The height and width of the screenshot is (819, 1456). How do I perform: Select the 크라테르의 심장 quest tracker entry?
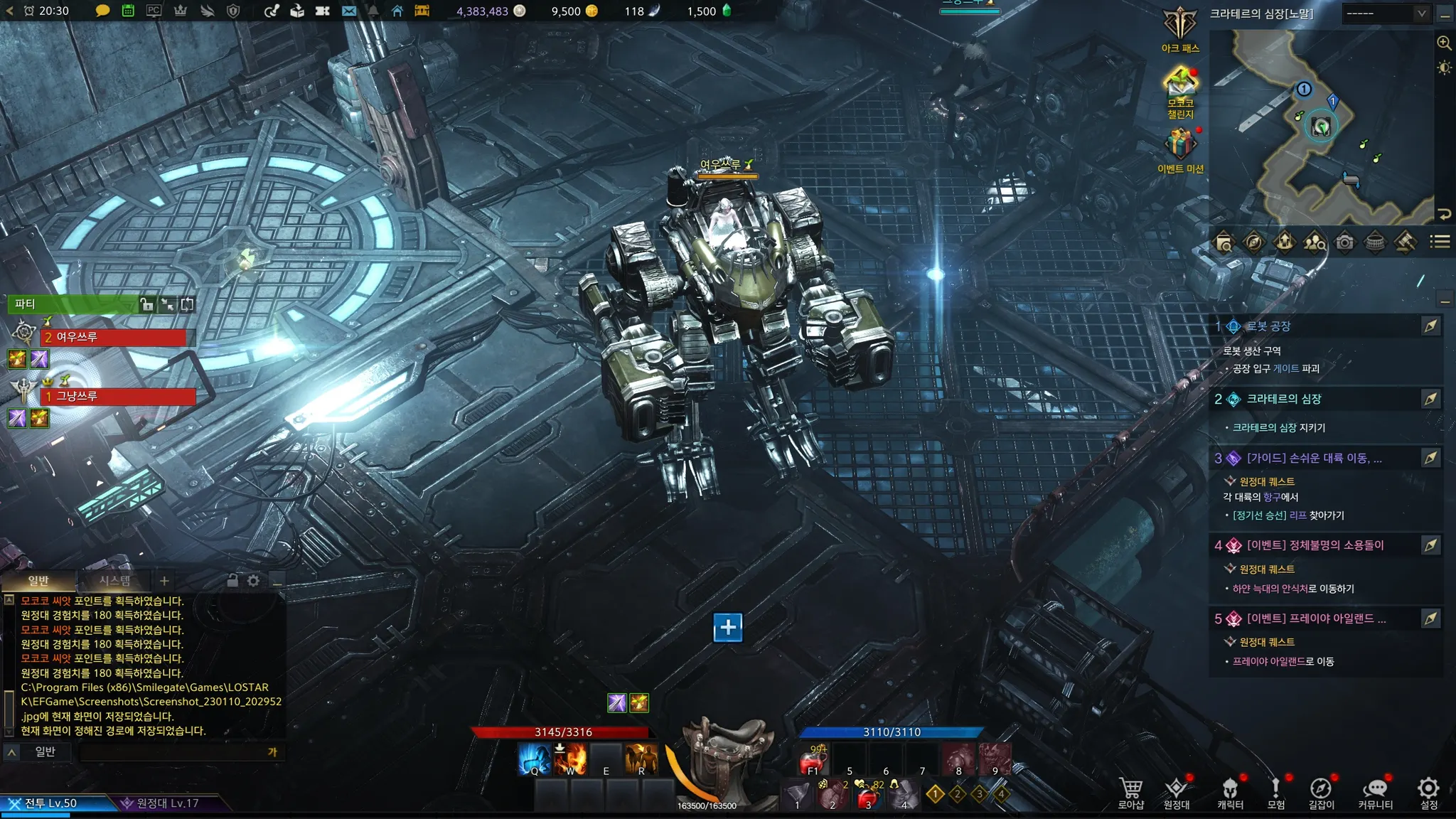click(1284, 399)
